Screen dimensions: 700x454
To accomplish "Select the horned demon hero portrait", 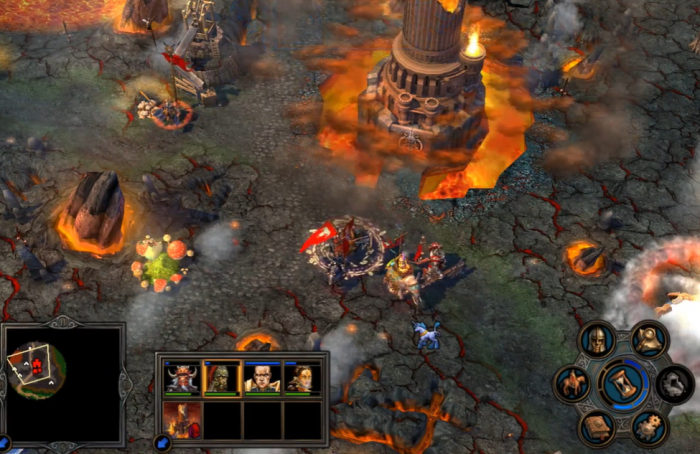I will click(x=182, y=378).
